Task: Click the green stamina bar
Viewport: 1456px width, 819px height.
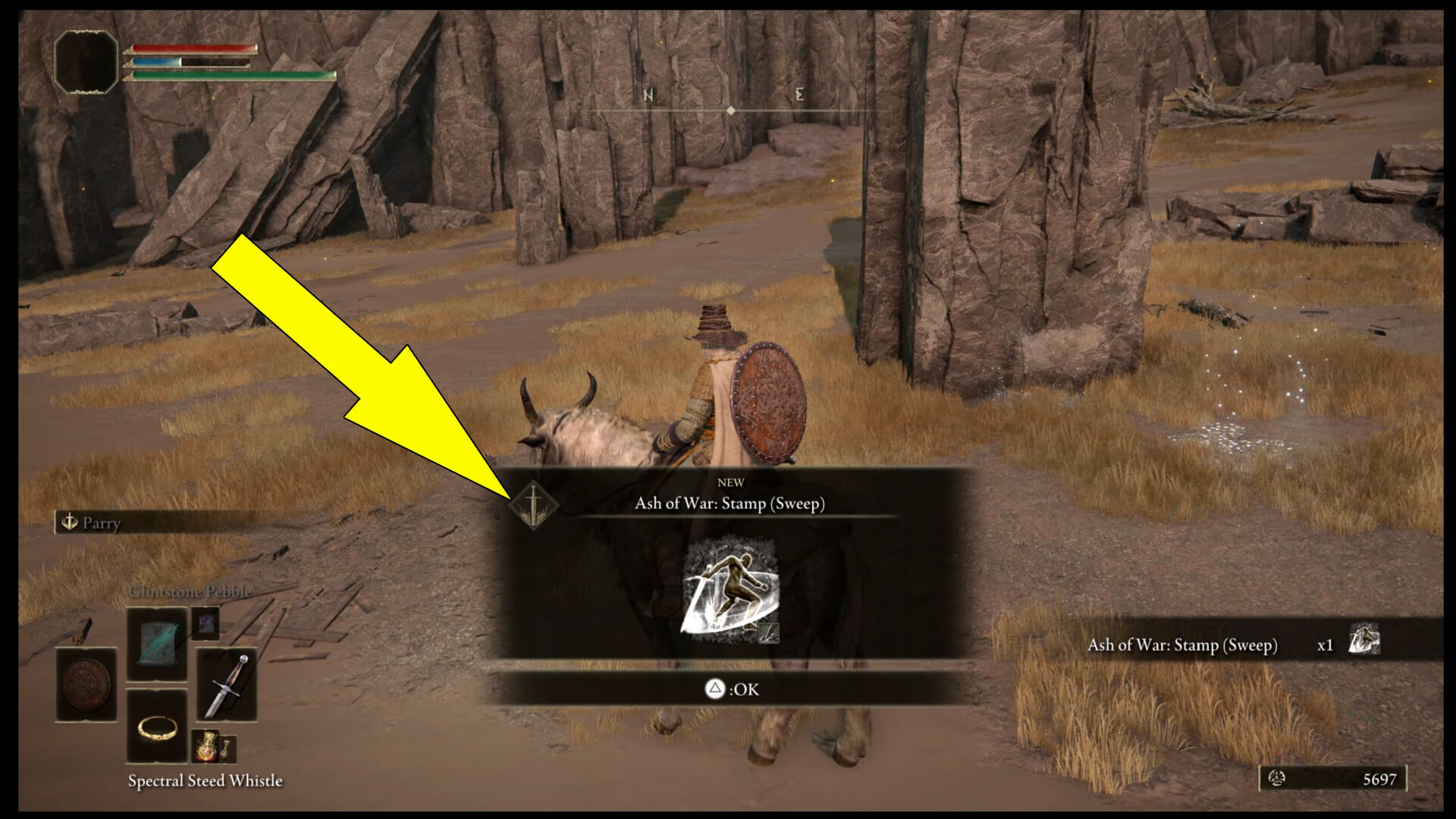Action: click(227, 76)
